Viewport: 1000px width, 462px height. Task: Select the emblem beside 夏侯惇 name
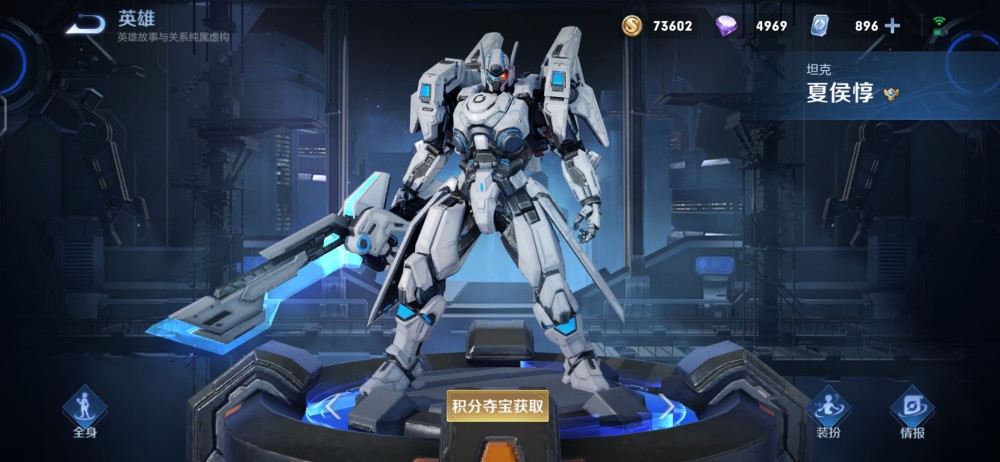coord(893,95)
